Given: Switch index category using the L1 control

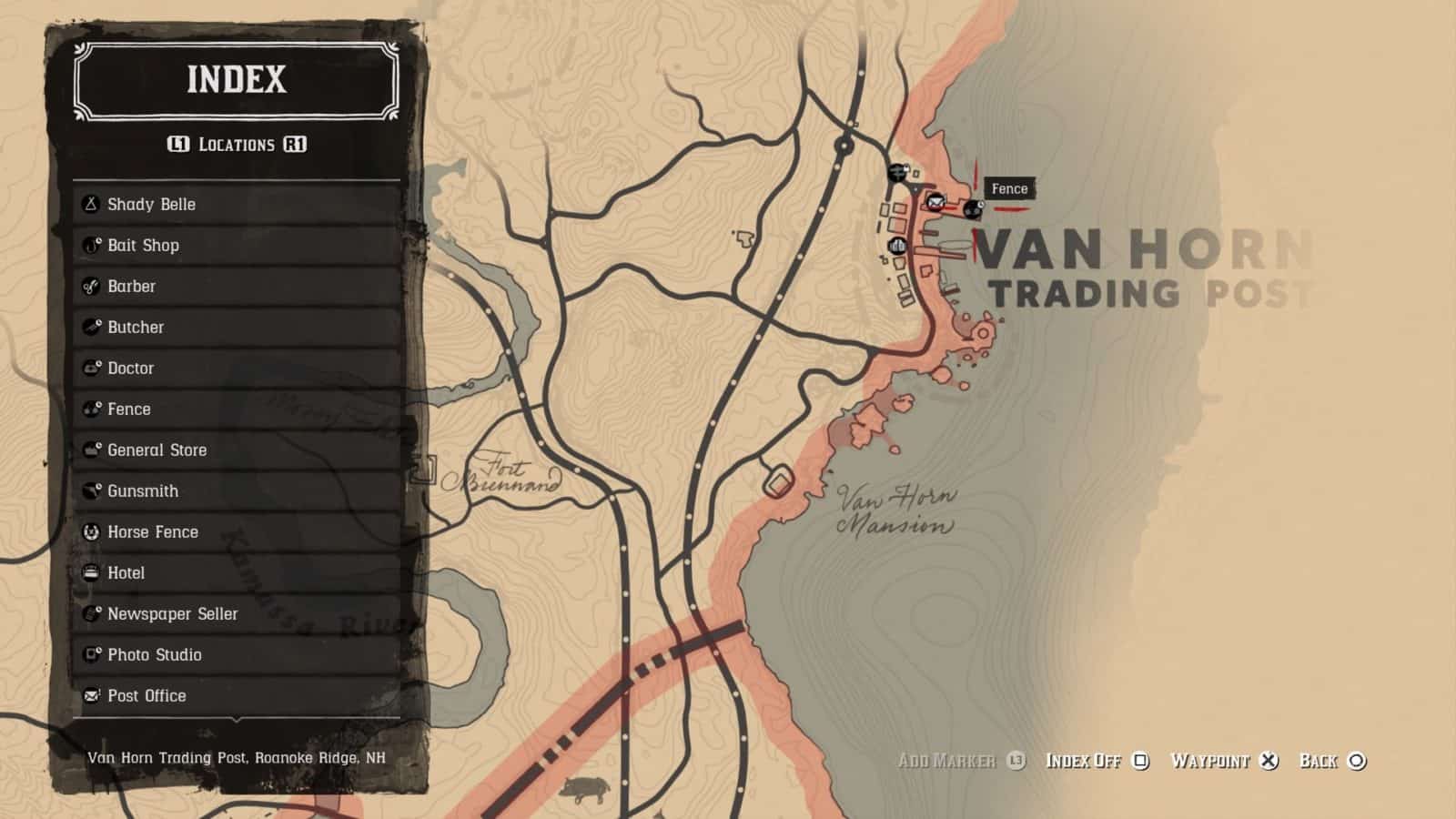Looking at the screenshot, I should (179, 144).
